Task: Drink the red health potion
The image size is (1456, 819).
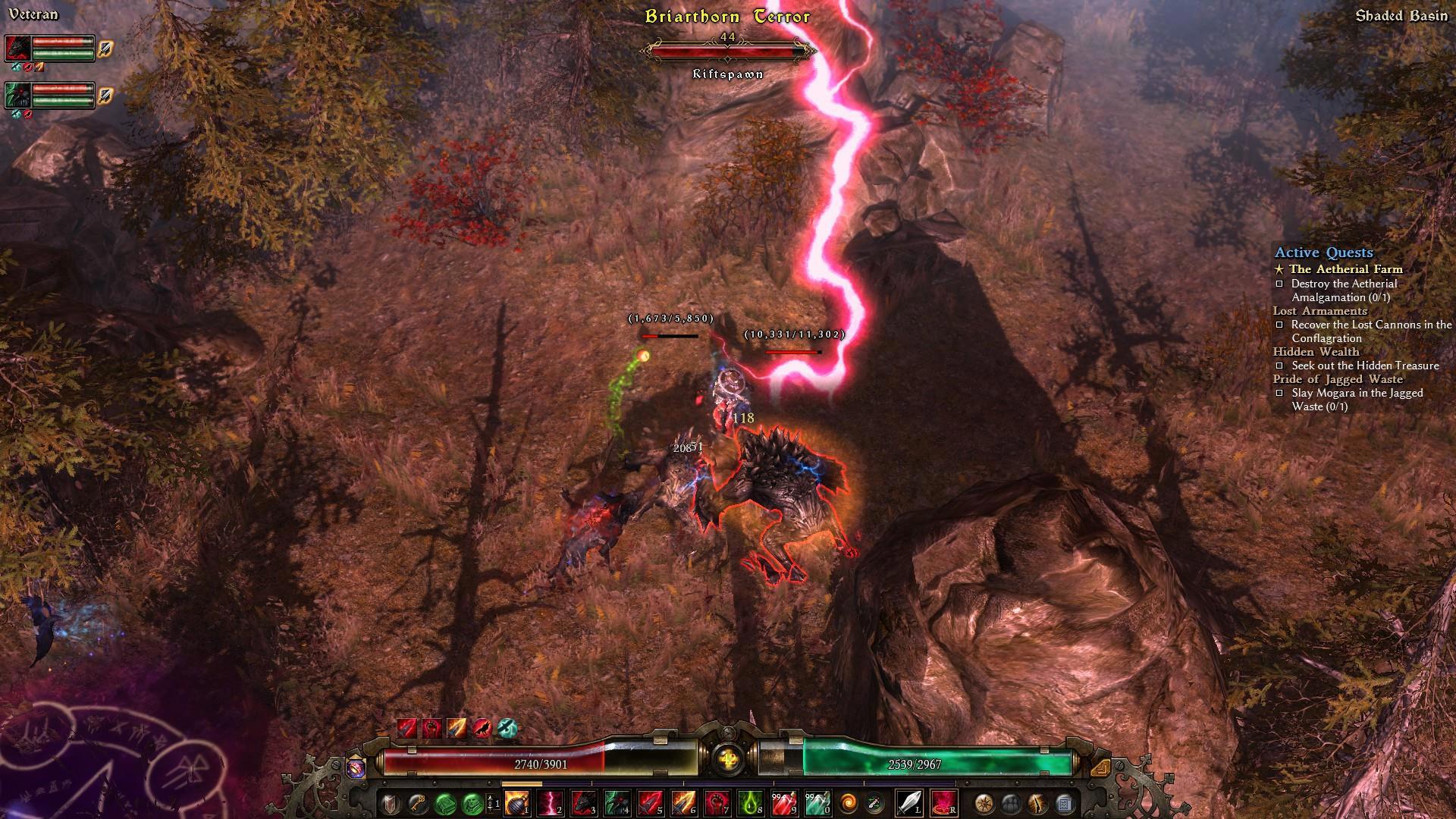Action: pos(783,802)
